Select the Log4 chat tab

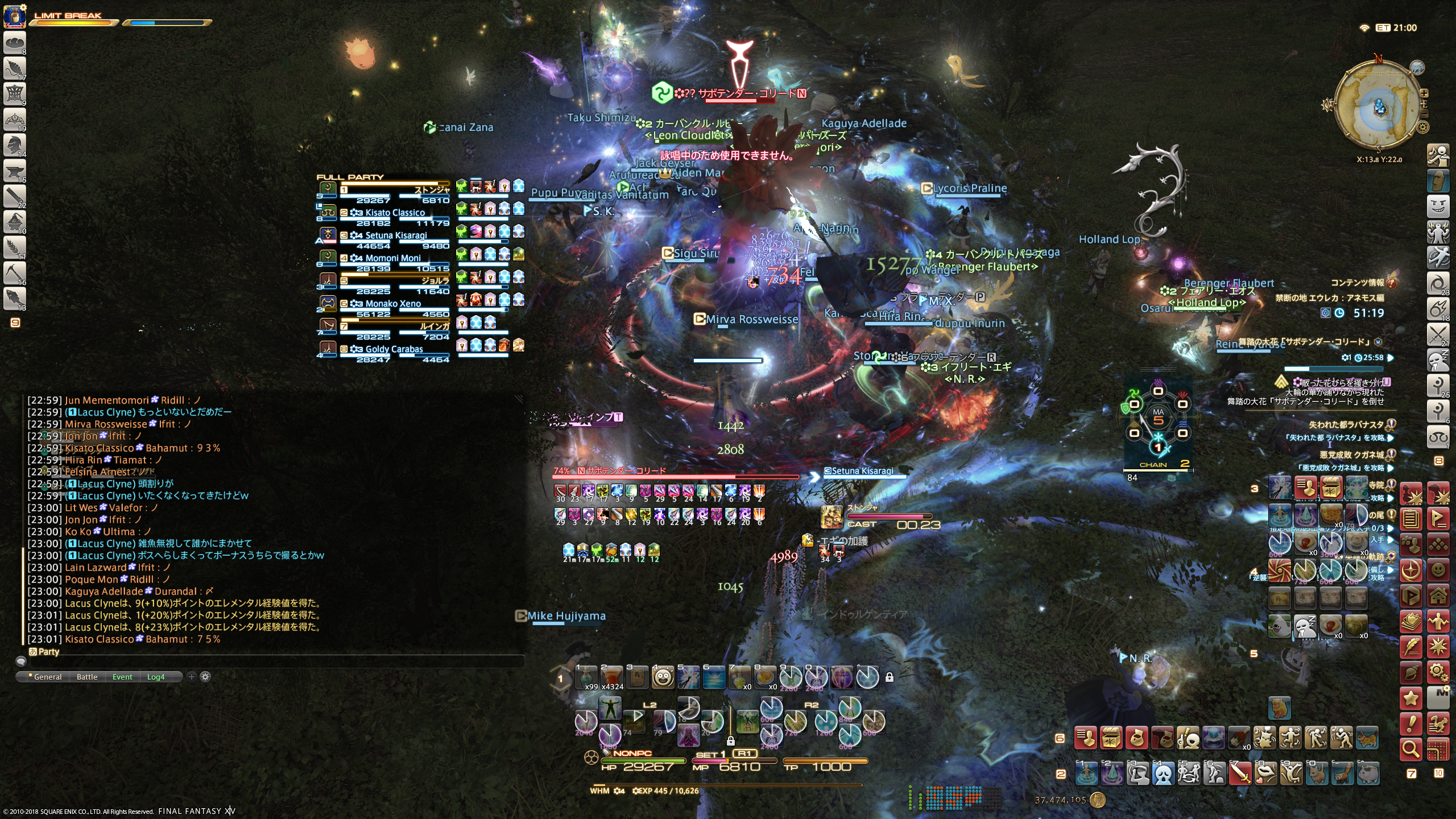click(x=156, y=677)
